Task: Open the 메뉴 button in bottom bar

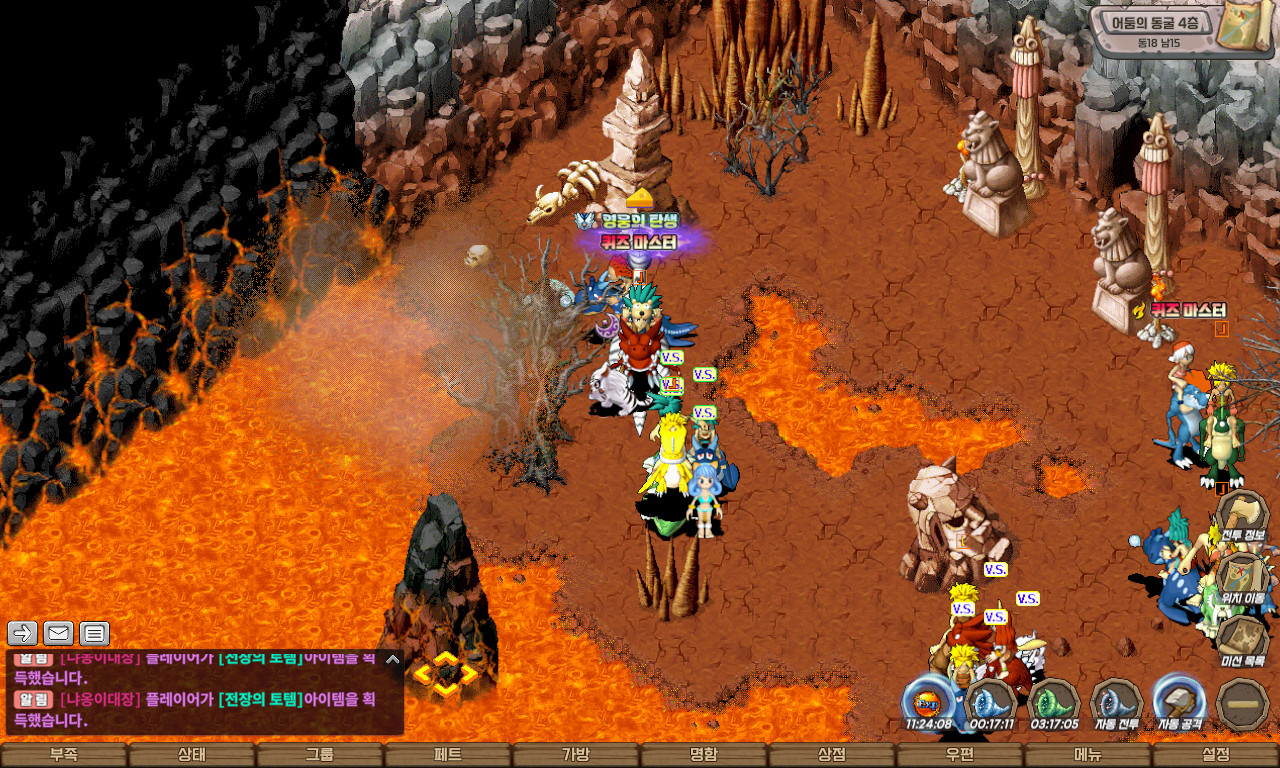Action: point(1088,755)
